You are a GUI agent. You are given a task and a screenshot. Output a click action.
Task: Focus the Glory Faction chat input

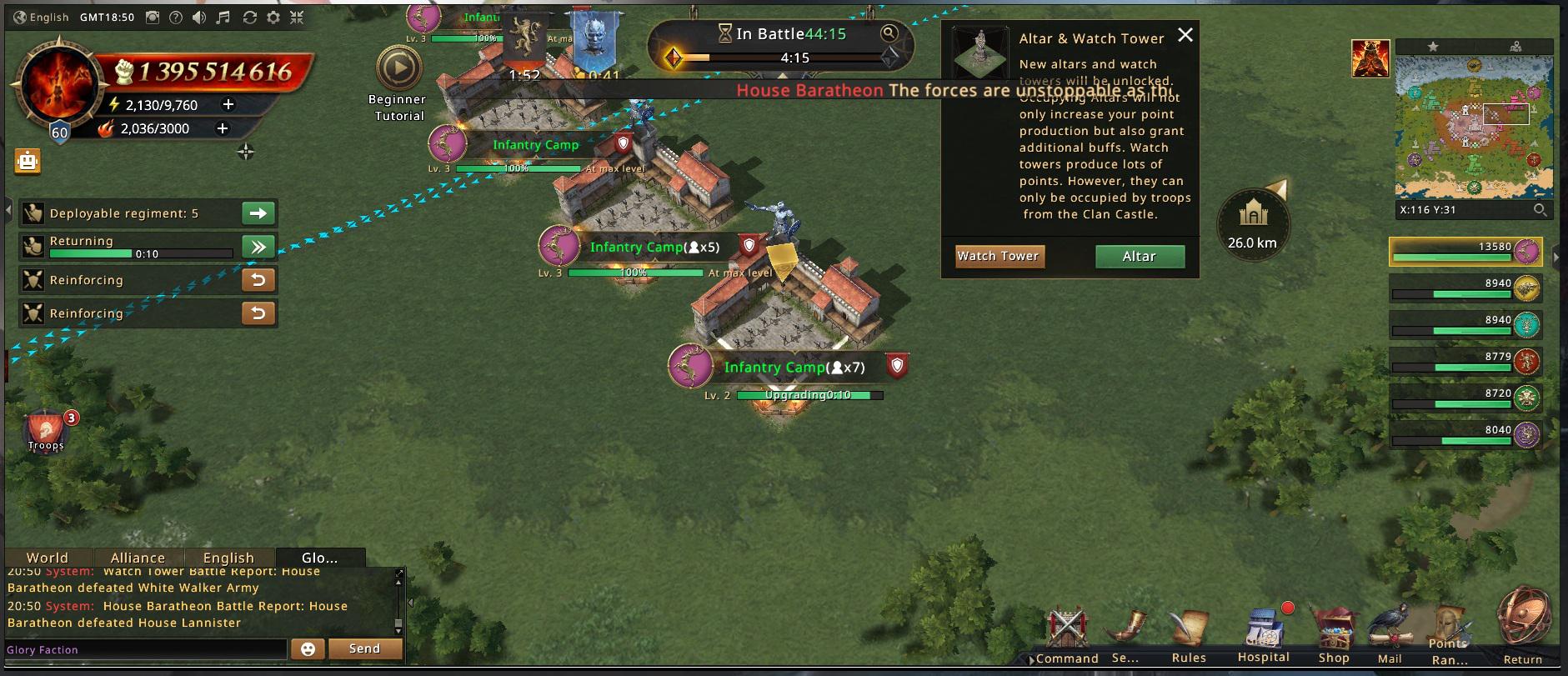pos(146,649)
